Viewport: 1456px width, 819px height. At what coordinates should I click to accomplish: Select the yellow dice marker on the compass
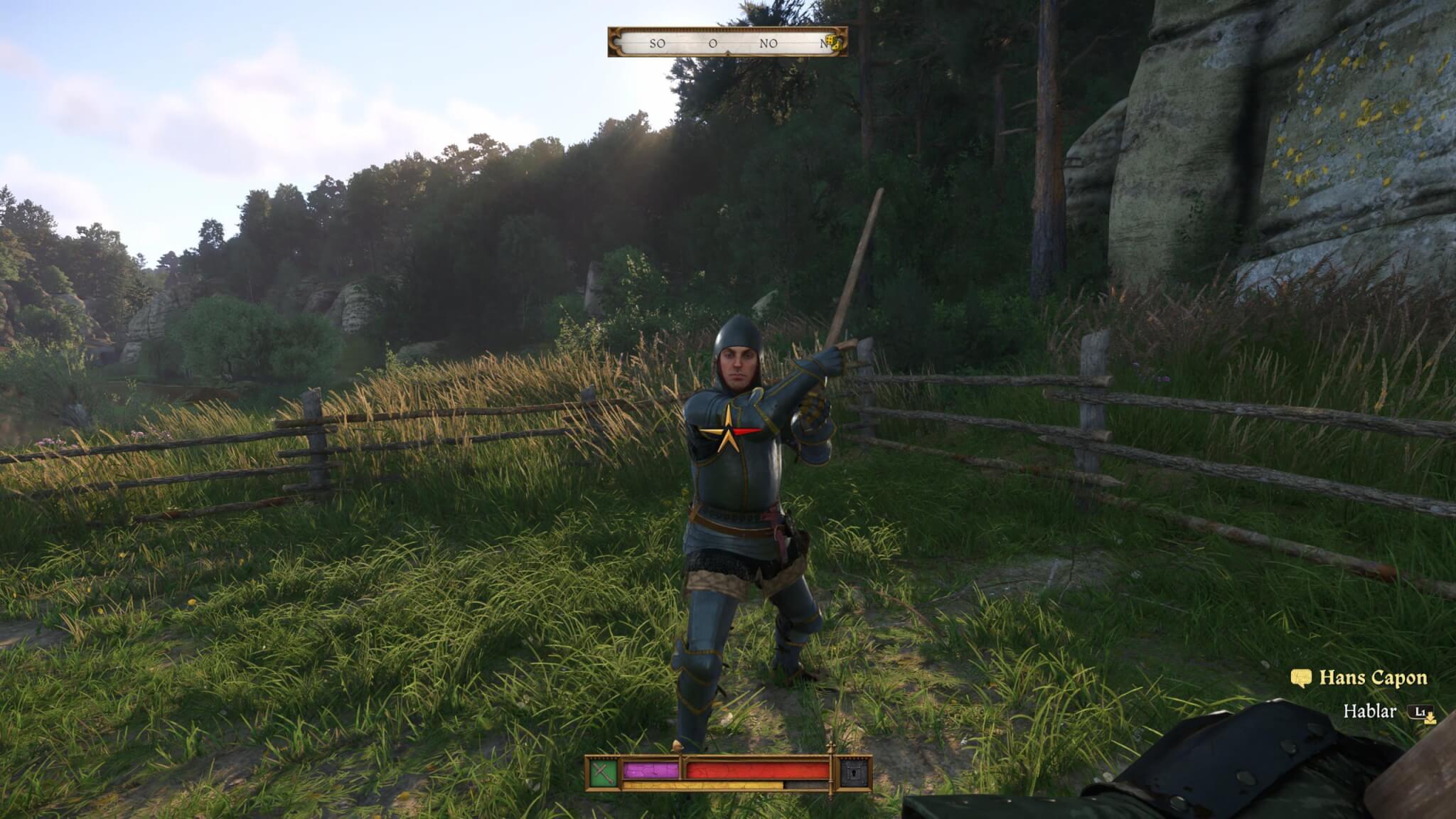[x=835, y=43]
